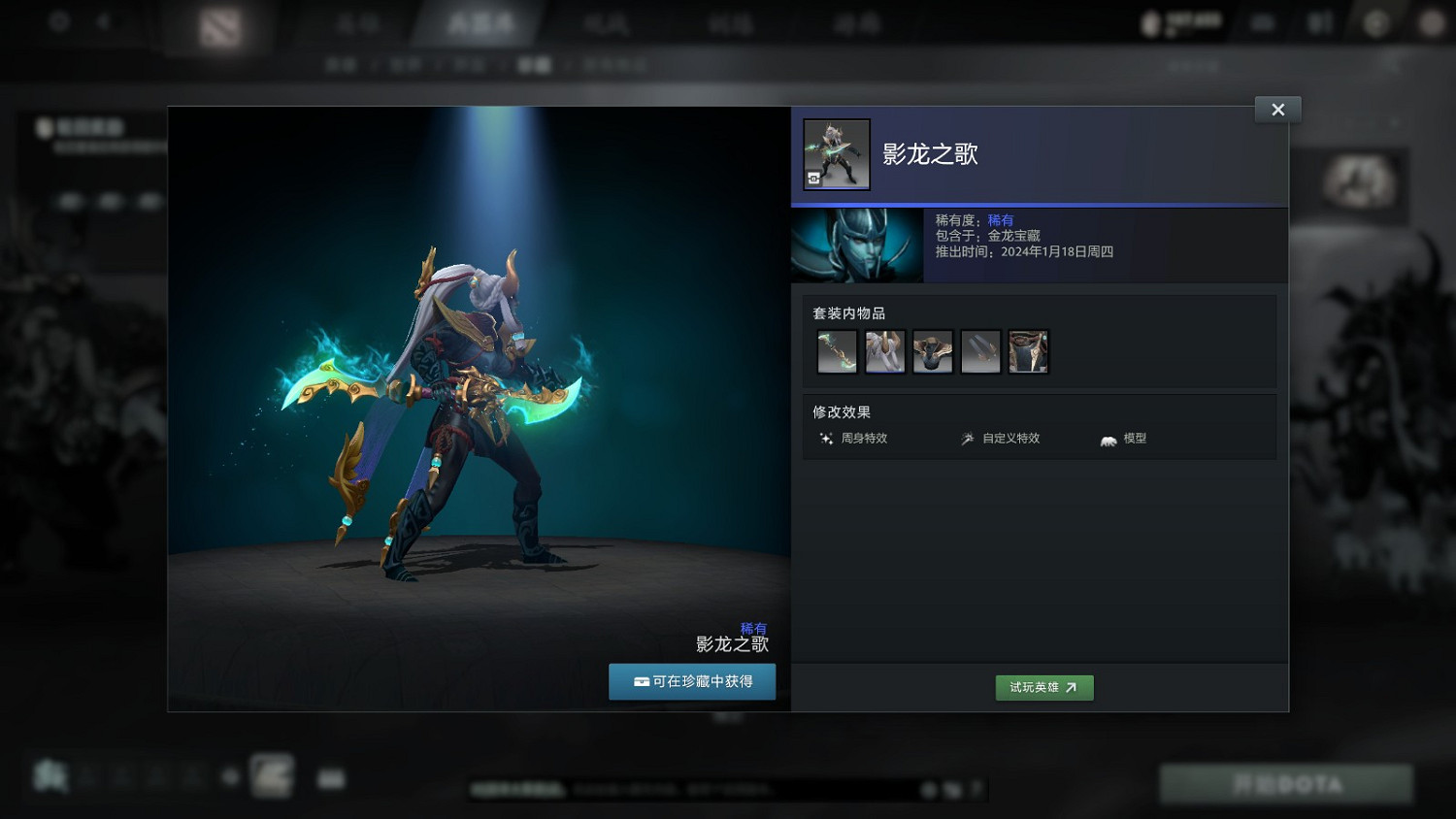Open the settings gear icon top left
1456x819 pixels.
(x=58, y=21)
